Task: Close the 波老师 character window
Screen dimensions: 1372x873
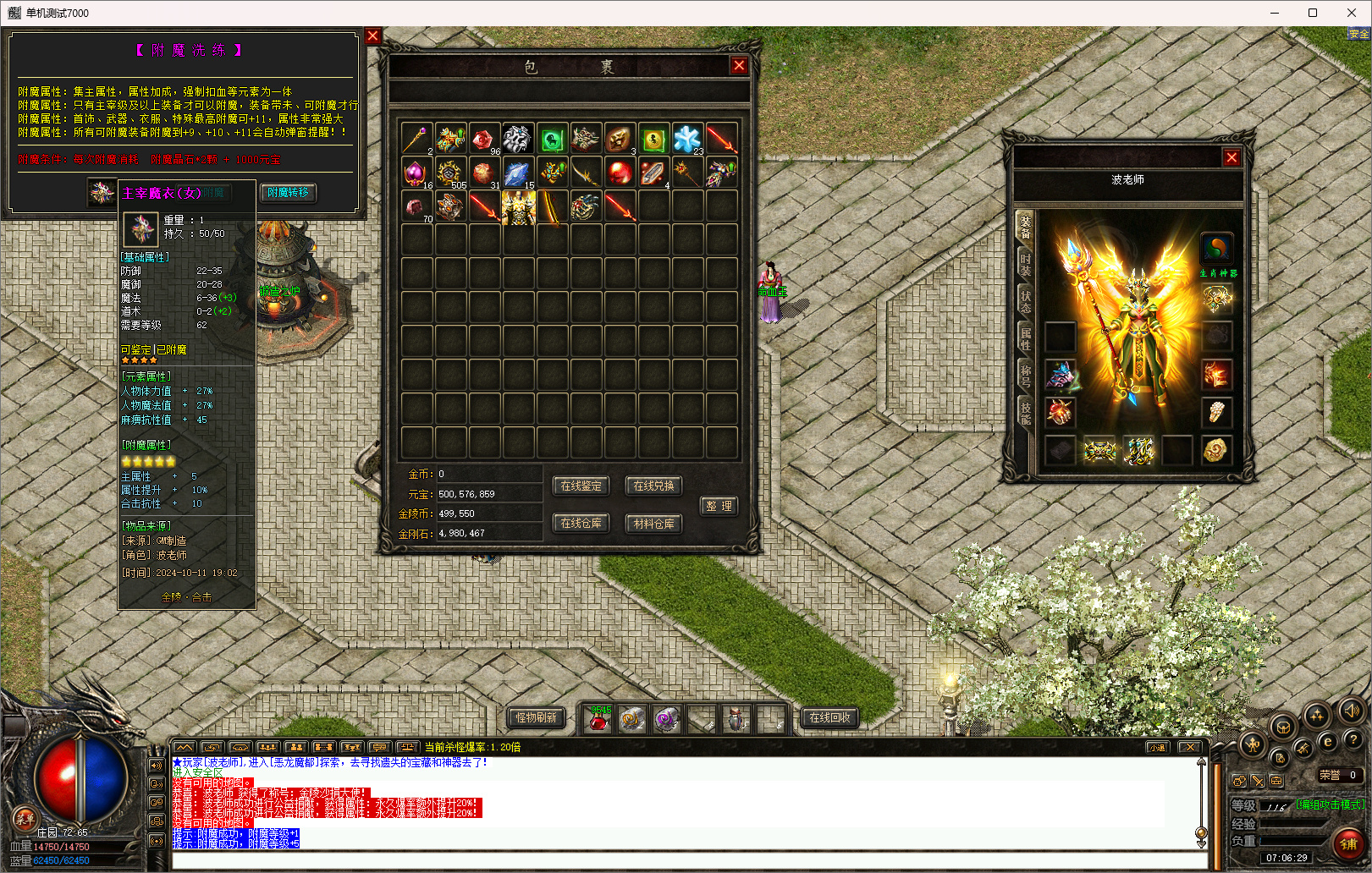Action: [x=1231, y=157]
